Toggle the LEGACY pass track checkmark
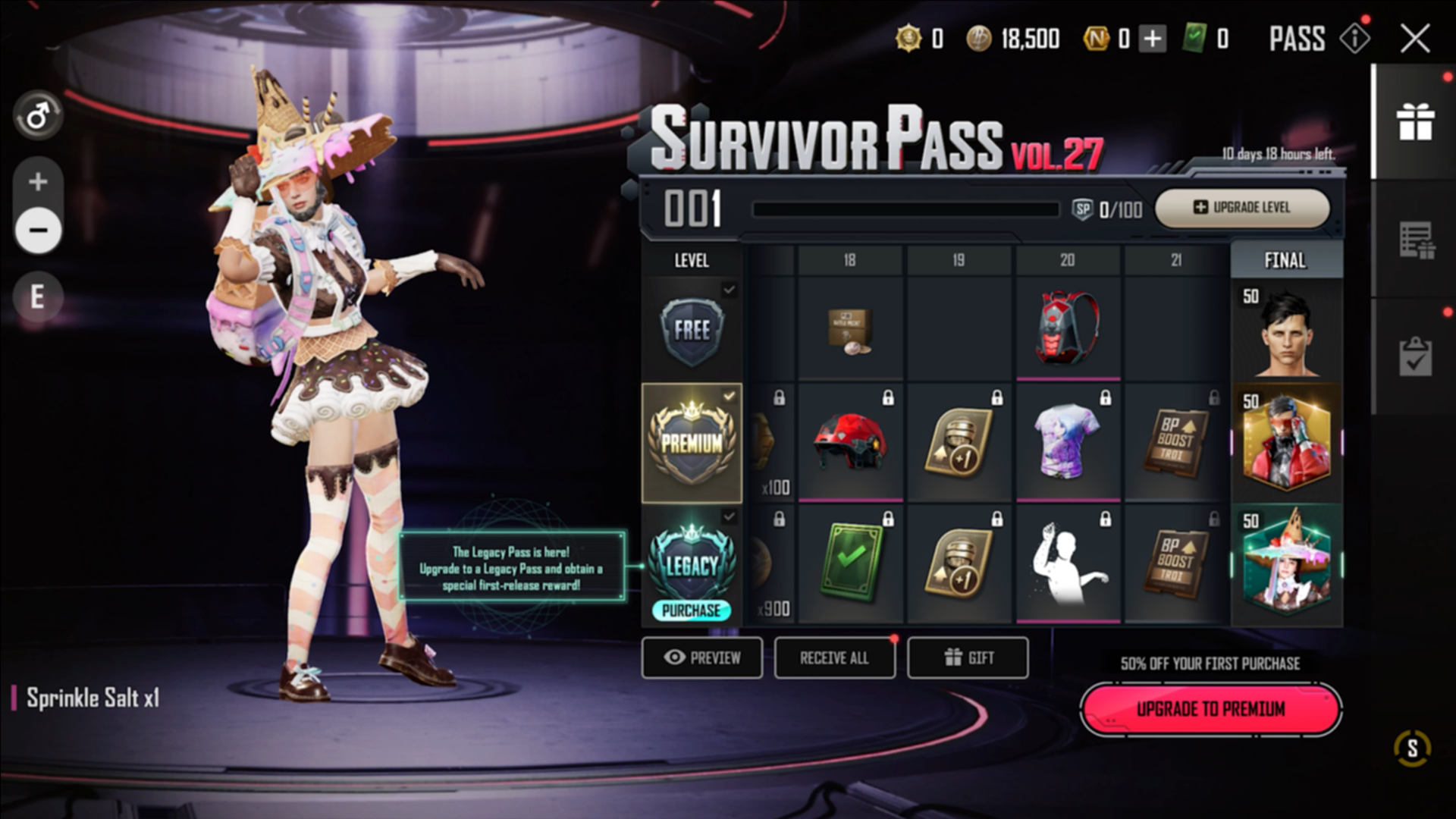The width and height of the screenshot is (1456, 819). 729,517
